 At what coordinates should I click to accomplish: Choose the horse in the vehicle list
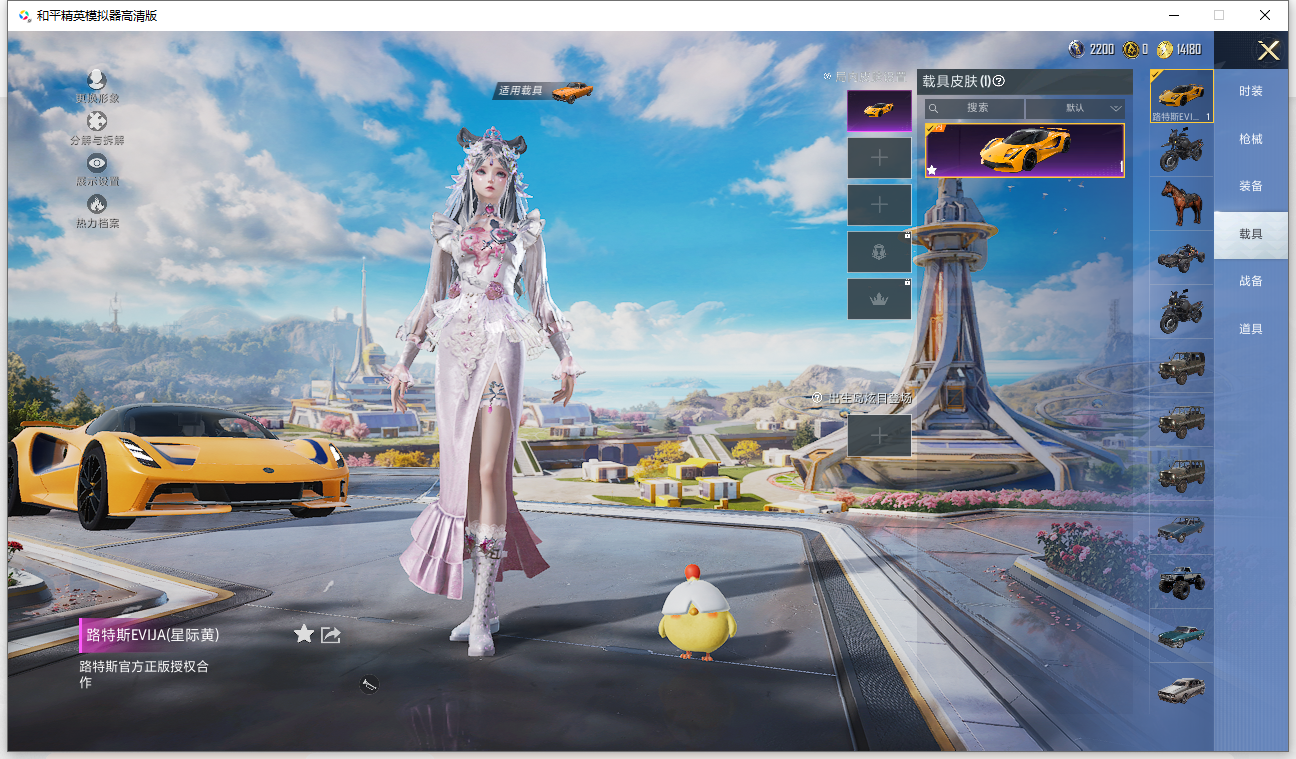coord(1181,204)
